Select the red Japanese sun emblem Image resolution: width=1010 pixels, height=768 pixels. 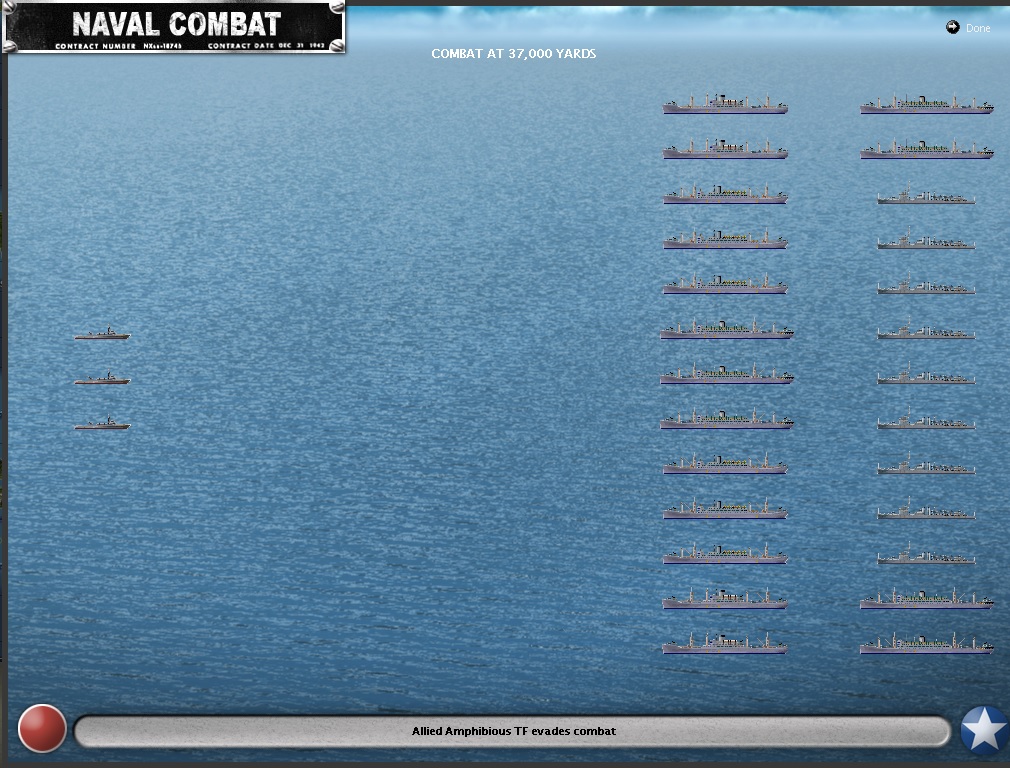tap(42, 729)
